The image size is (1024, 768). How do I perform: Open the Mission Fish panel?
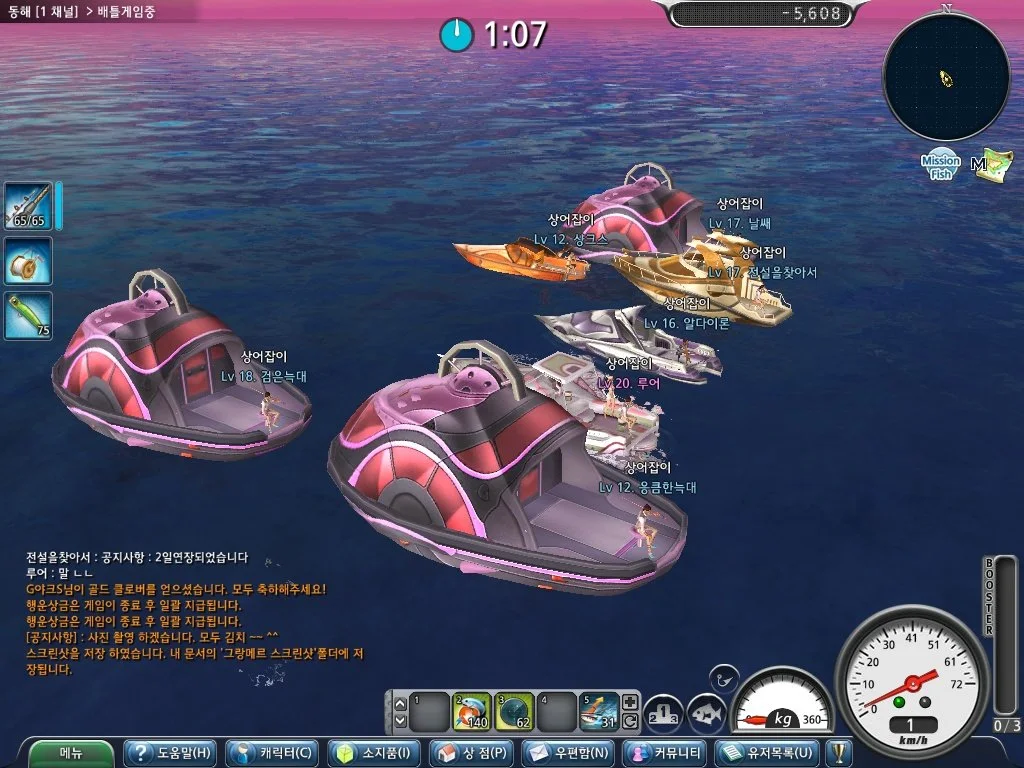point(941,165)
